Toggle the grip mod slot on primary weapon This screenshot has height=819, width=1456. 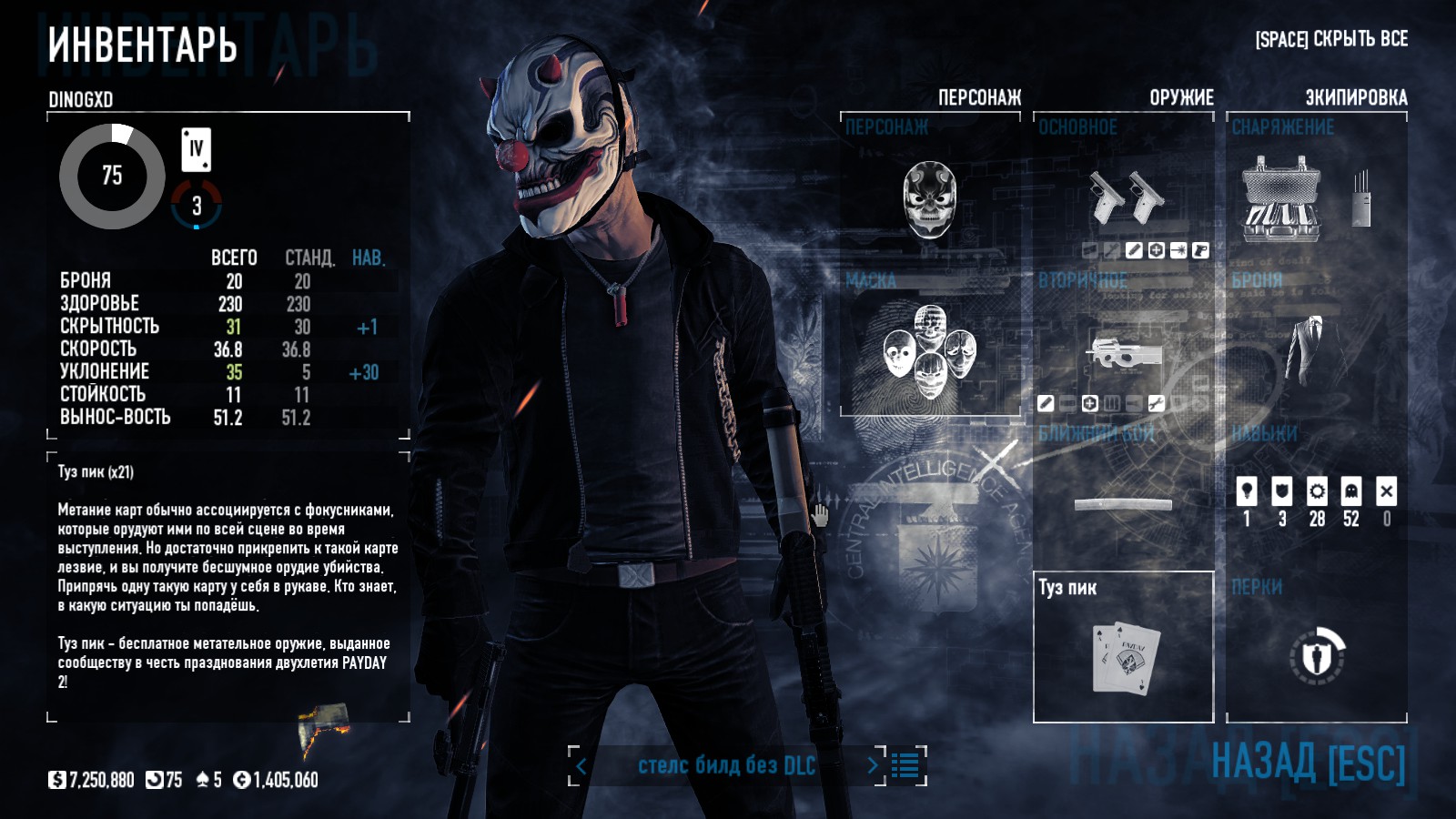1202,249
